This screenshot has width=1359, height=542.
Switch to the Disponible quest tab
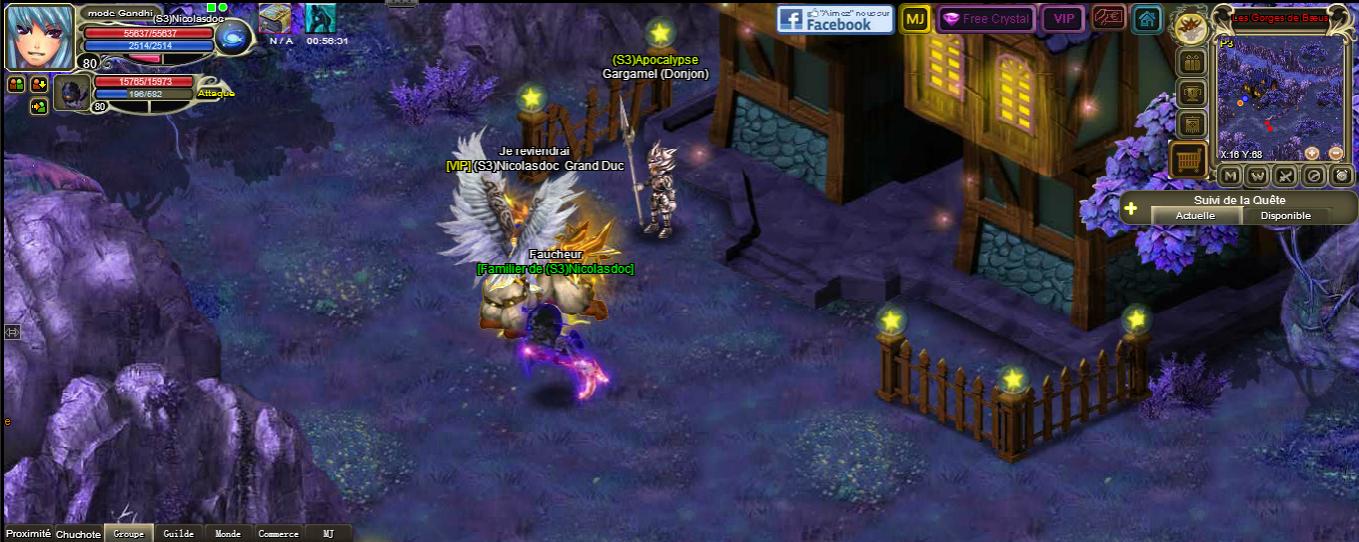point(1285,216)
